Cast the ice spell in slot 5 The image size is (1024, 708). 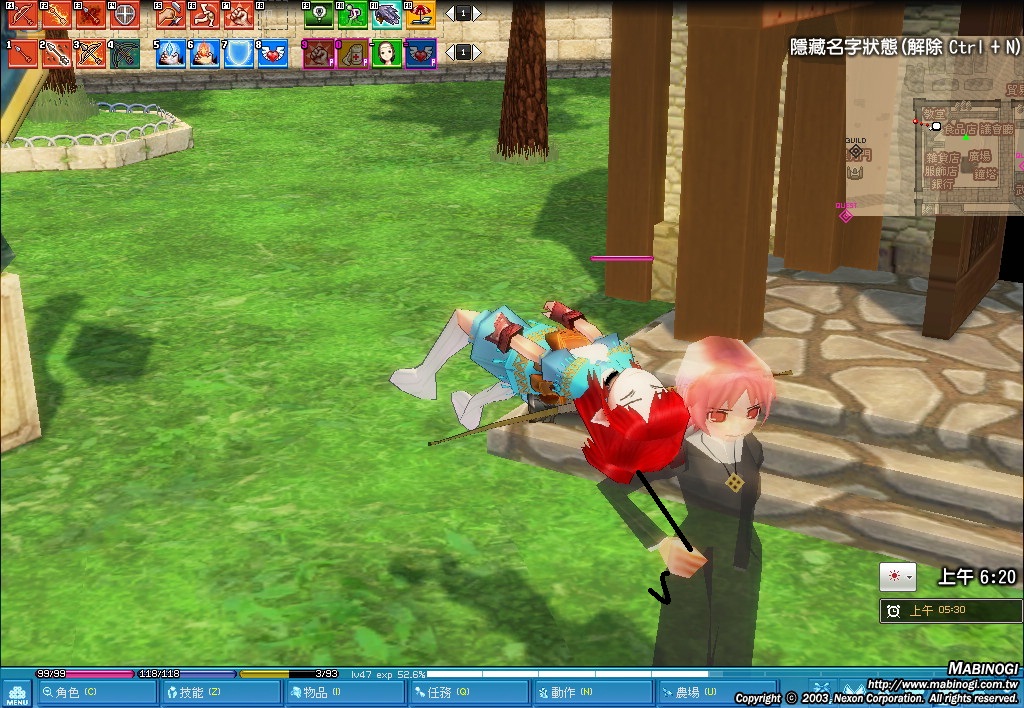[171, 52]
